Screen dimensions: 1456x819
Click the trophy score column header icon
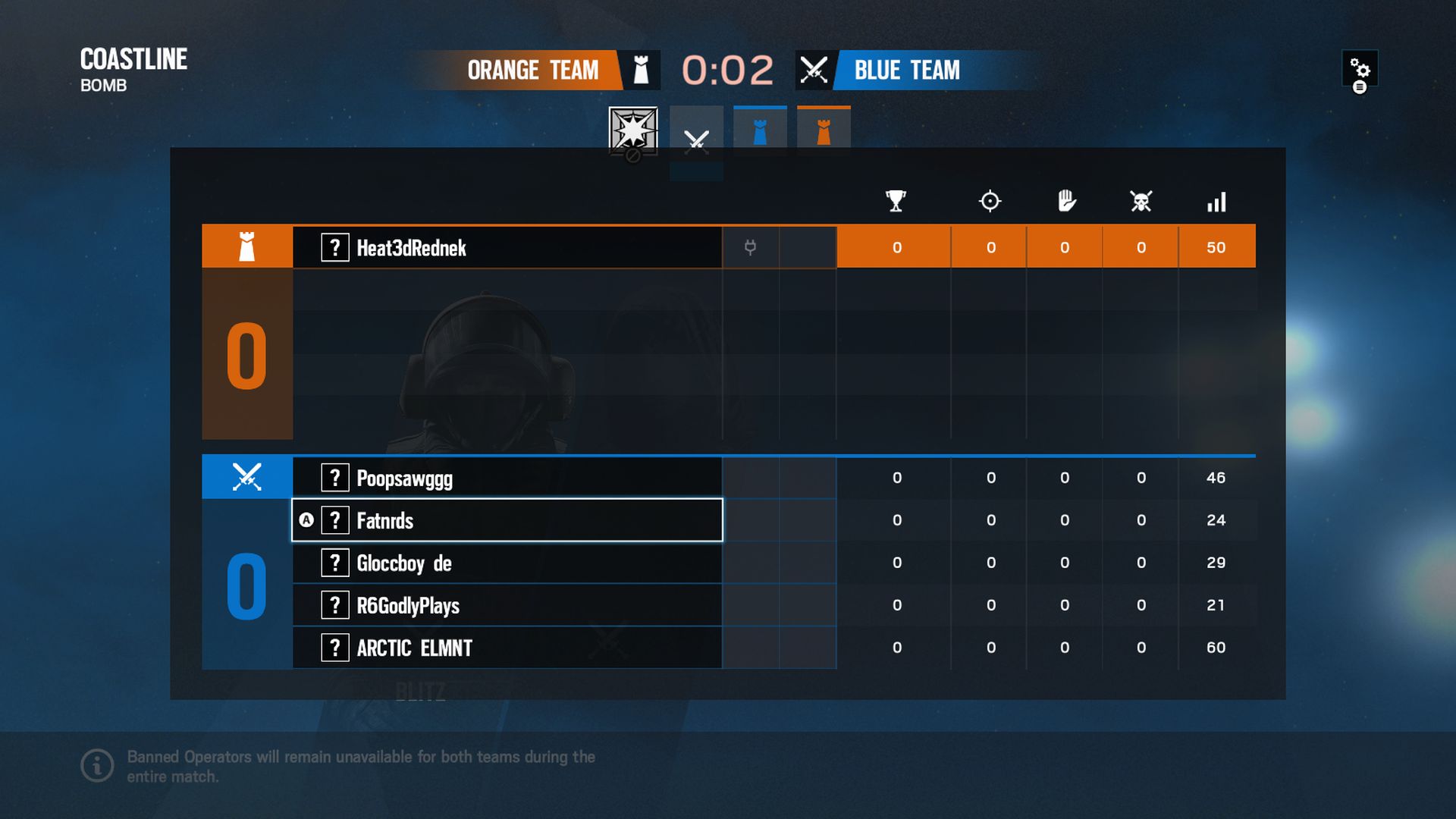tap(895, 202)
